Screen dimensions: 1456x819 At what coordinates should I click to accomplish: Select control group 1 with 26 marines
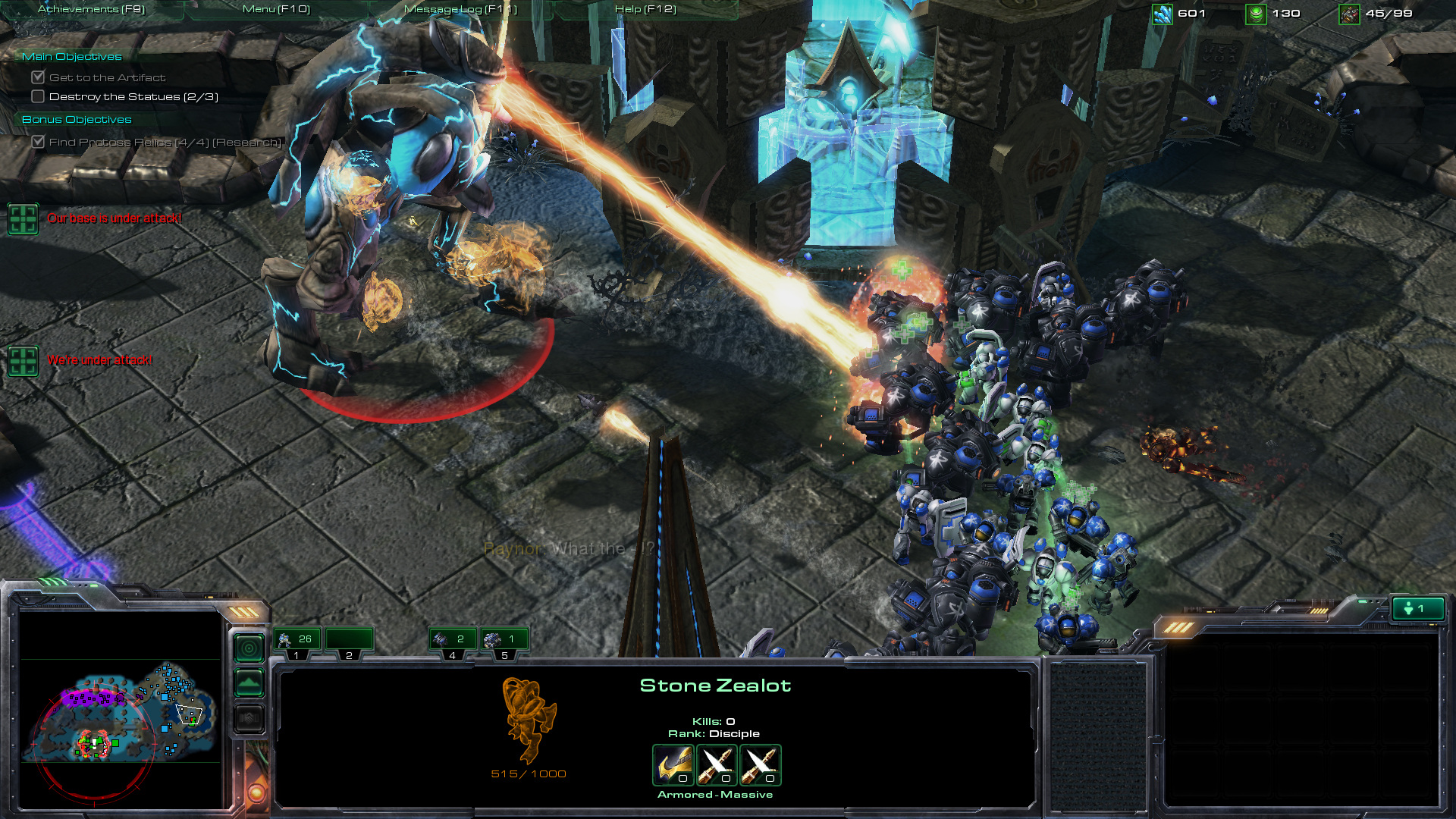click(x=296, y=639)
